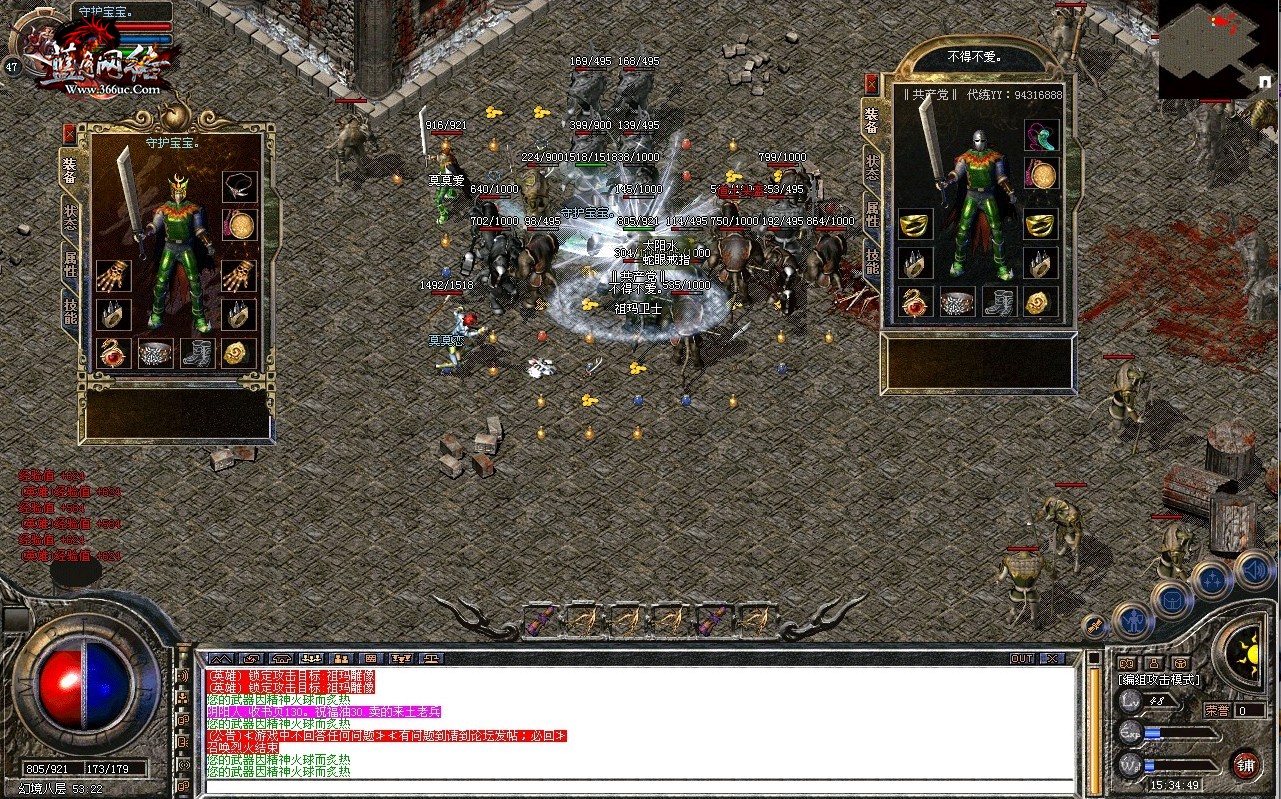Switch to 状态 tab in 不得不爱 panel
This screenshot has width=1281, height=799.
(x=873, y=170)
